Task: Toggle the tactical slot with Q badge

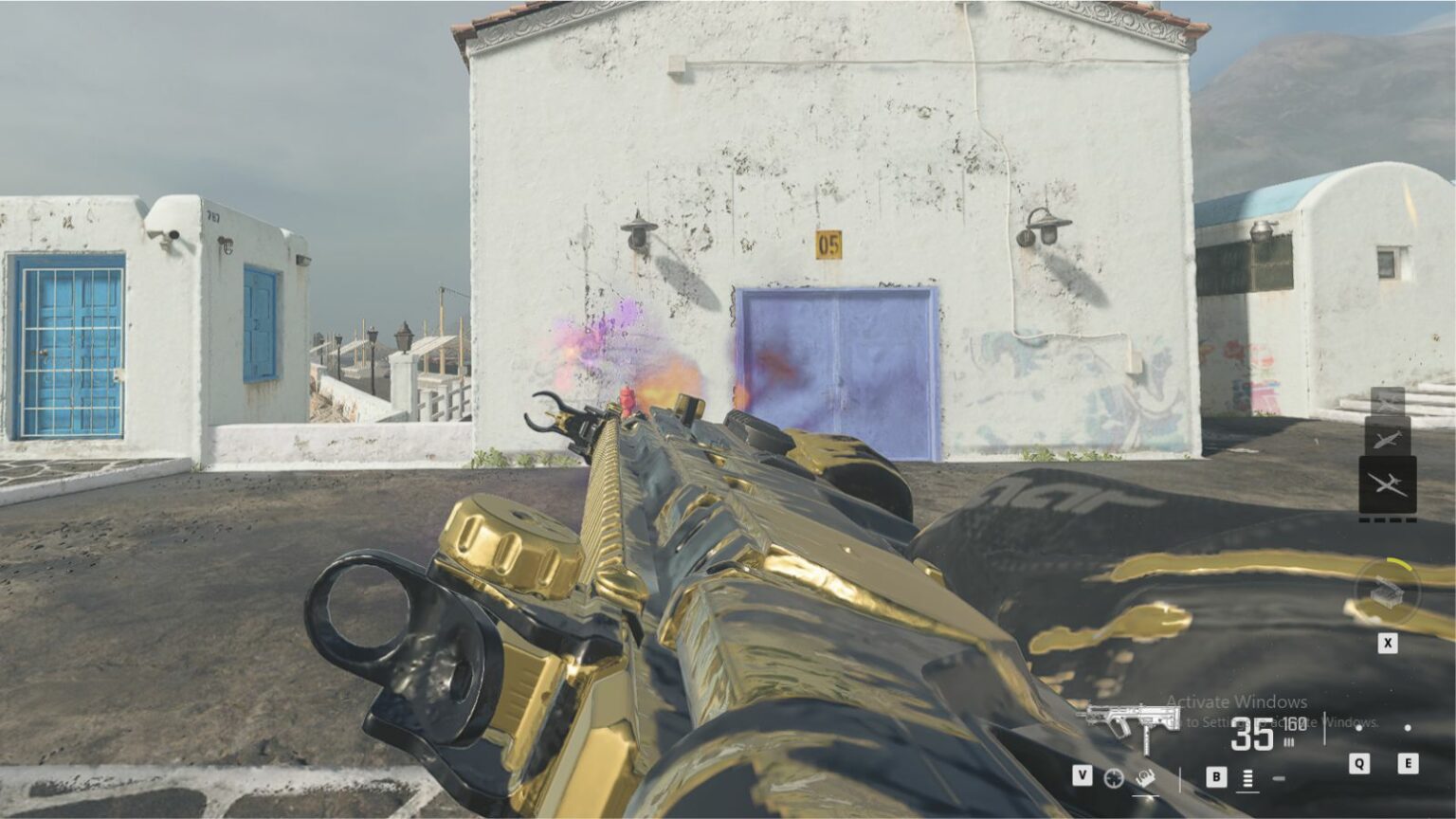Action: [x=1360, y=763]
